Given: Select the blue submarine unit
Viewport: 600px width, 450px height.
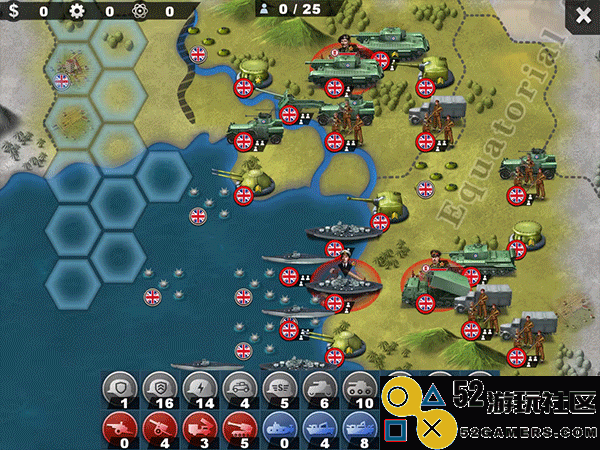Looking at the screenshot, I should tap(280, 425).
